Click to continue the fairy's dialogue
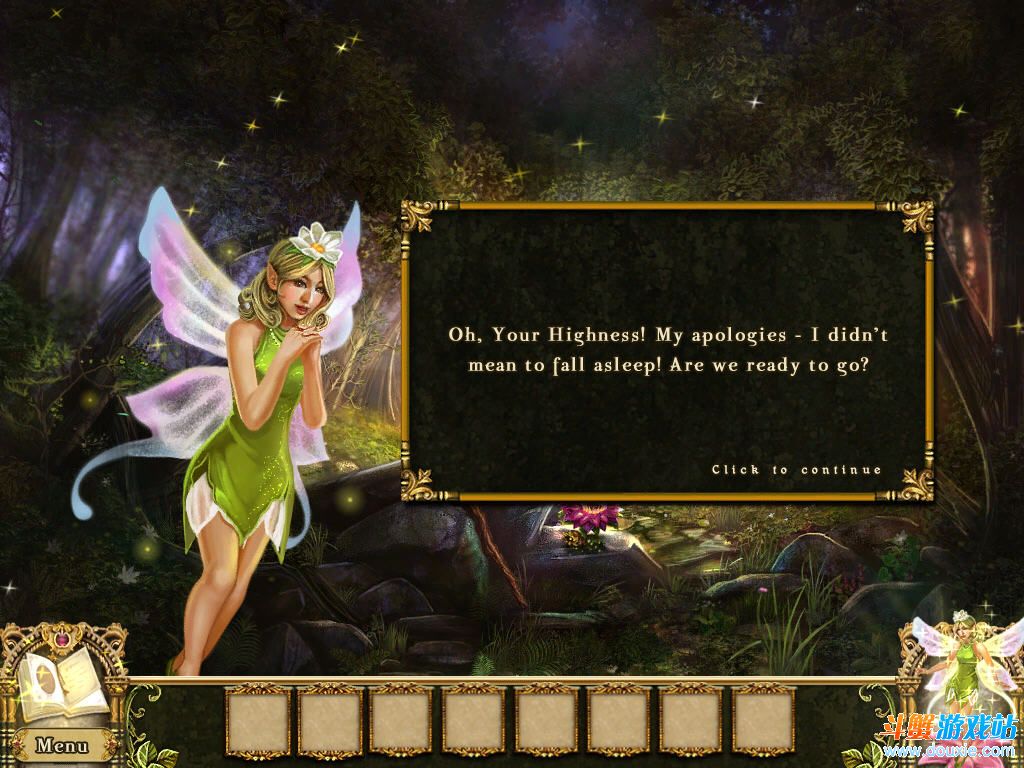The image size is (1024, 768). tap(796, 469)
